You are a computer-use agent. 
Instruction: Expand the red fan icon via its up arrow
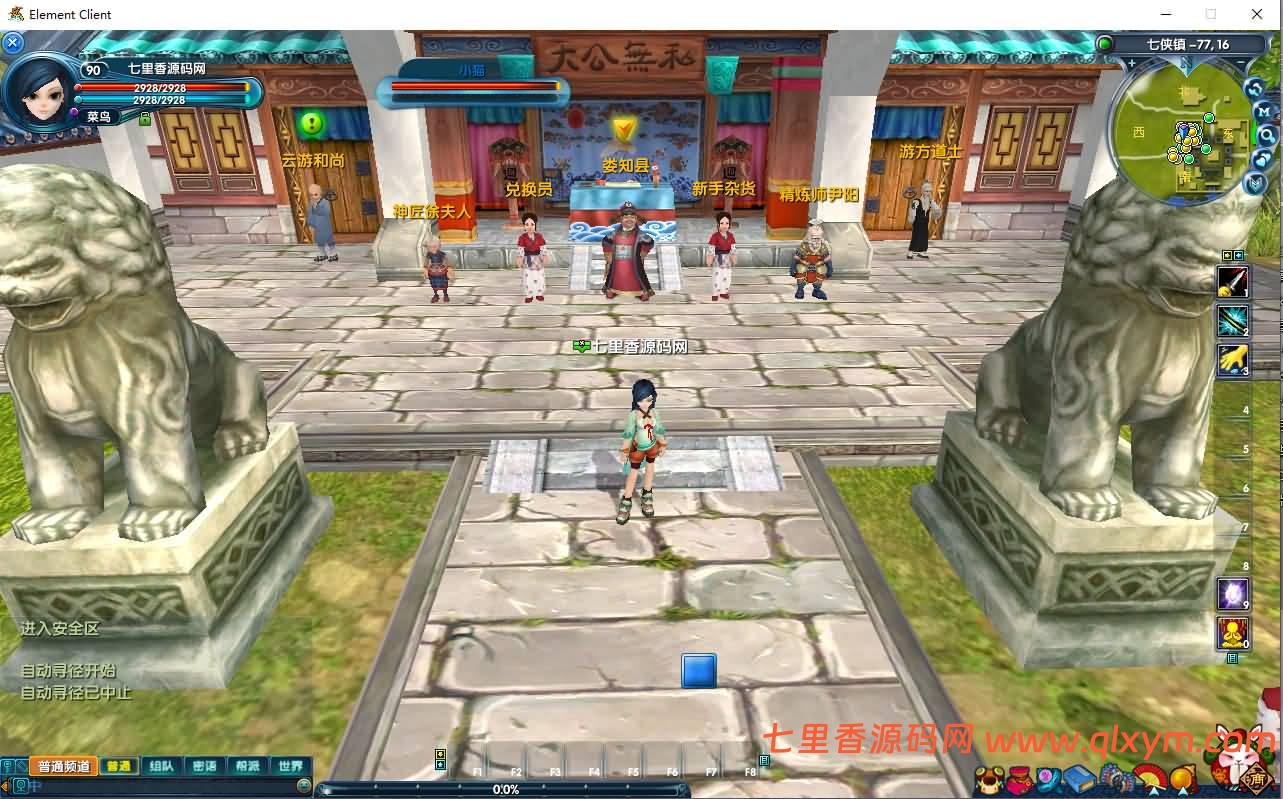[x=1153, y=790]
